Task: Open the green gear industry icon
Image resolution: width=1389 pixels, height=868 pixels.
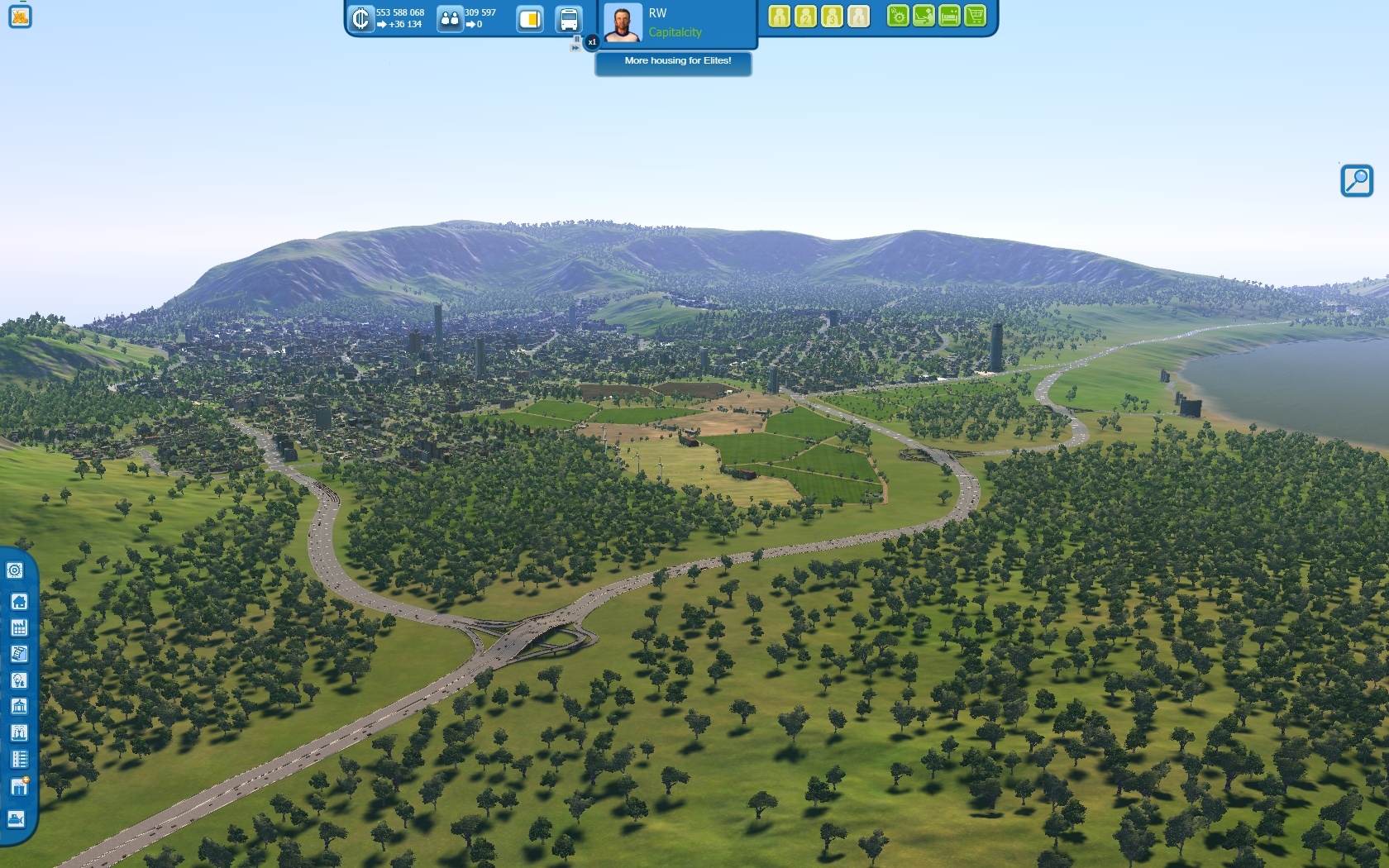Action: (898, 17)
